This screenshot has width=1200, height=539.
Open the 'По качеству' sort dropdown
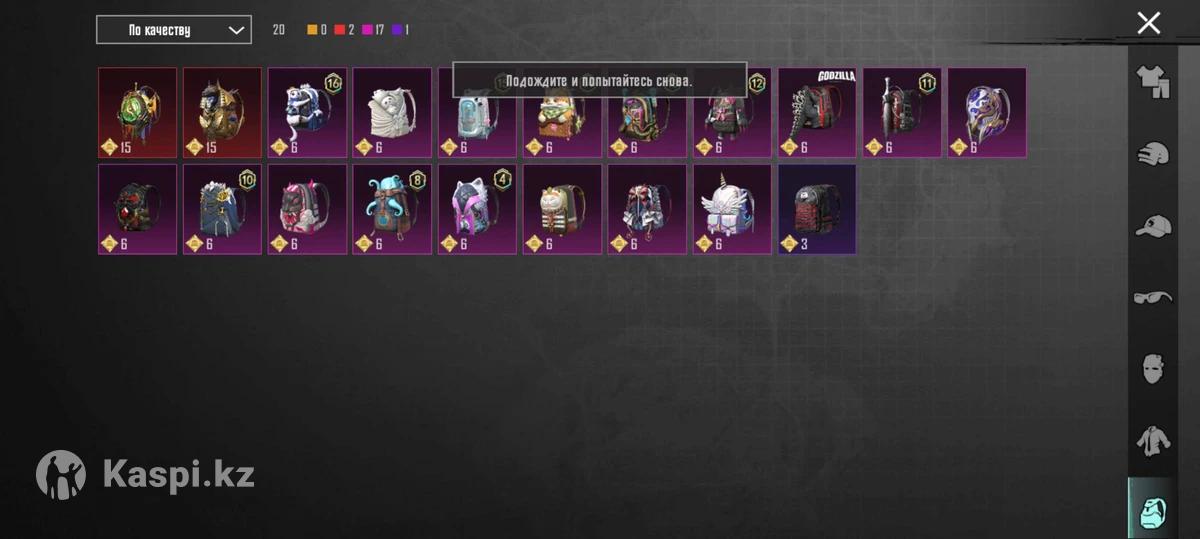pos(173,30)
